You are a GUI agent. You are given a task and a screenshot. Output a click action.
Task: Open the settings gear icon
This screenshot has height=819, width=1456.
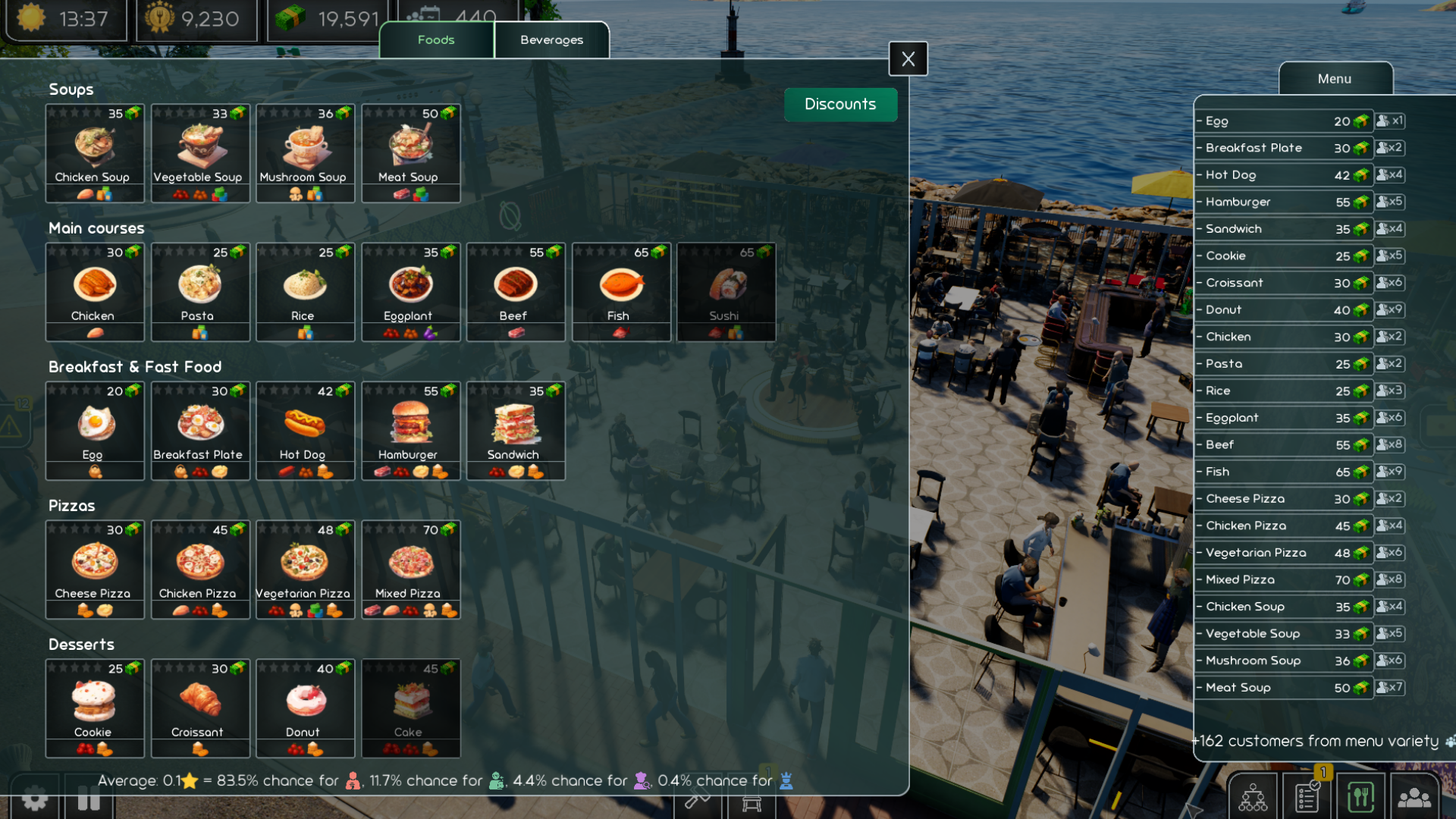(34, 799)
